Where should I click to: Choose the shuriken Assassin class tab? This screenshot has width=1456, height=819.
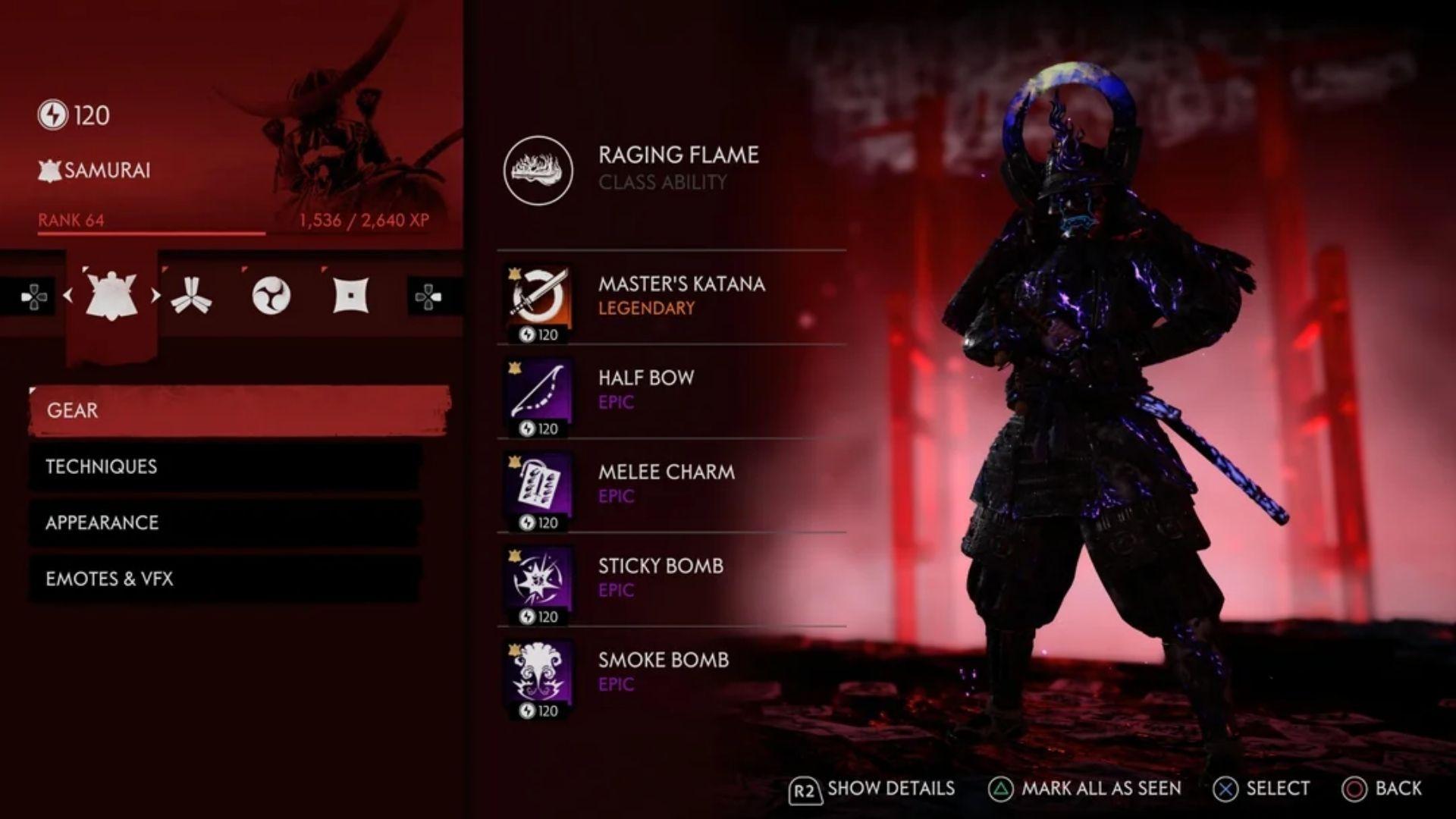click(x=350, y=296)
